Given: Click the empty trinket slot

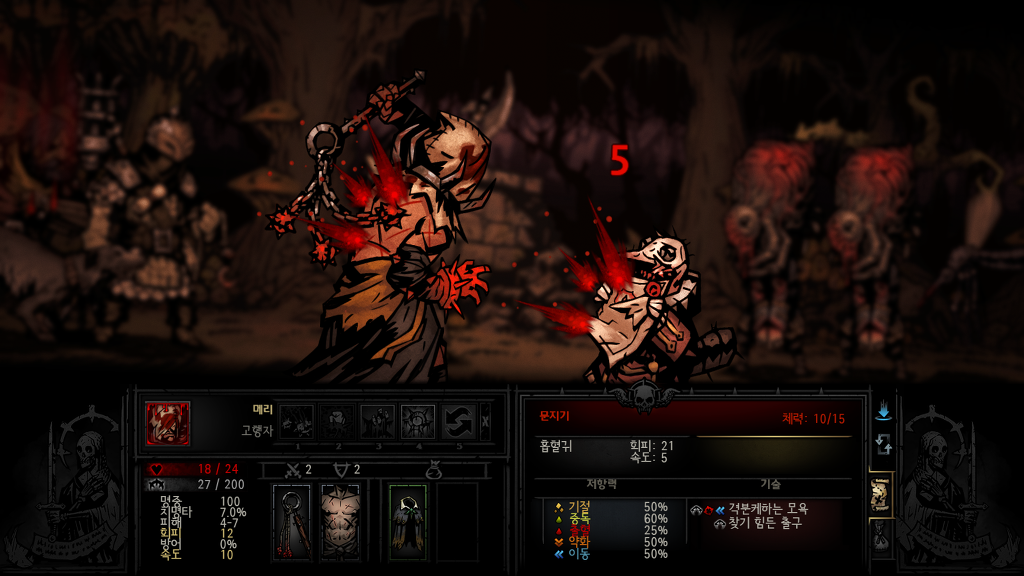Looking at the screenshot, I should coord(456,521).
